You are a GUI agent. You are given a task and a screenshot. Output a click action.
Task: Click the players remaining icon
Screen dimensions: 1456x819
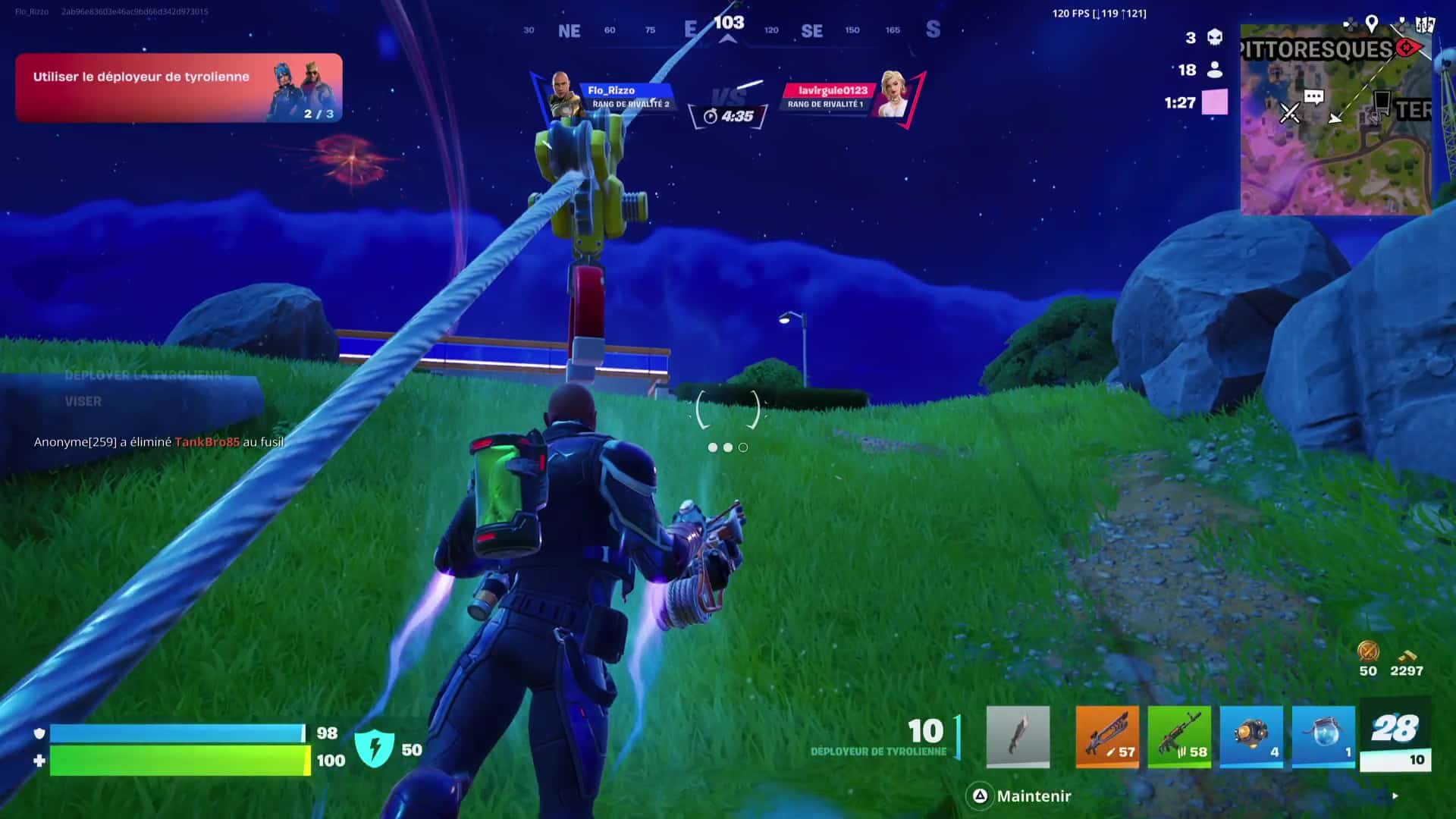tap(1216, 69)
